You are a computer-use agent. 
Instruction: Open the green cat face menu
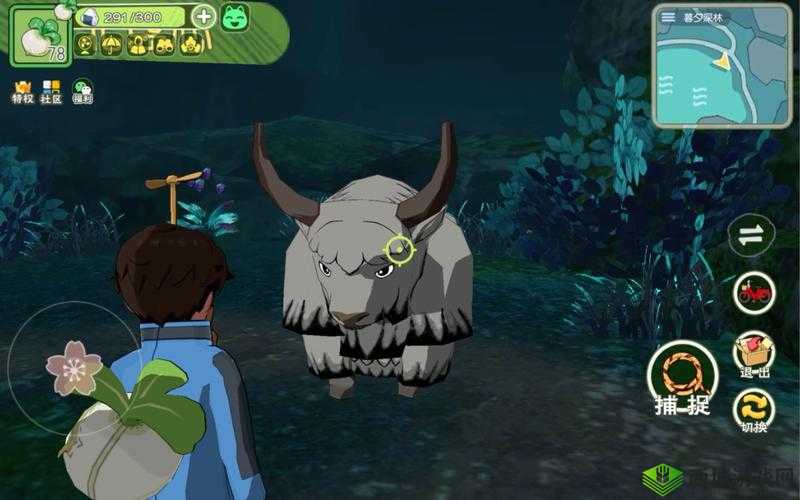point(234,17)
